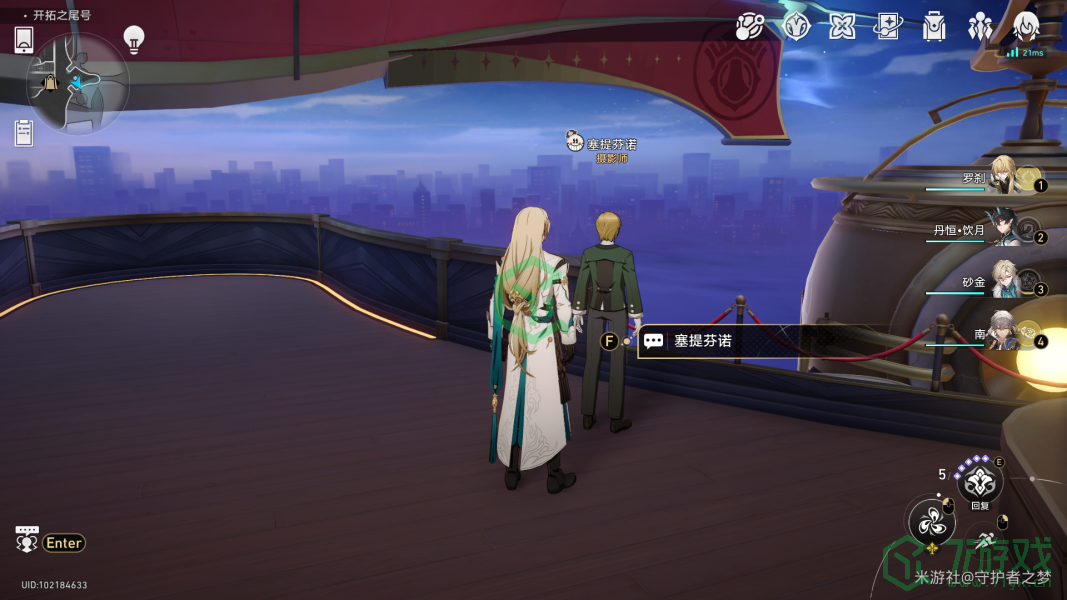Open the four-petal flower icon
Viewport: 1067px width, 600px height.
click(842, 27)
